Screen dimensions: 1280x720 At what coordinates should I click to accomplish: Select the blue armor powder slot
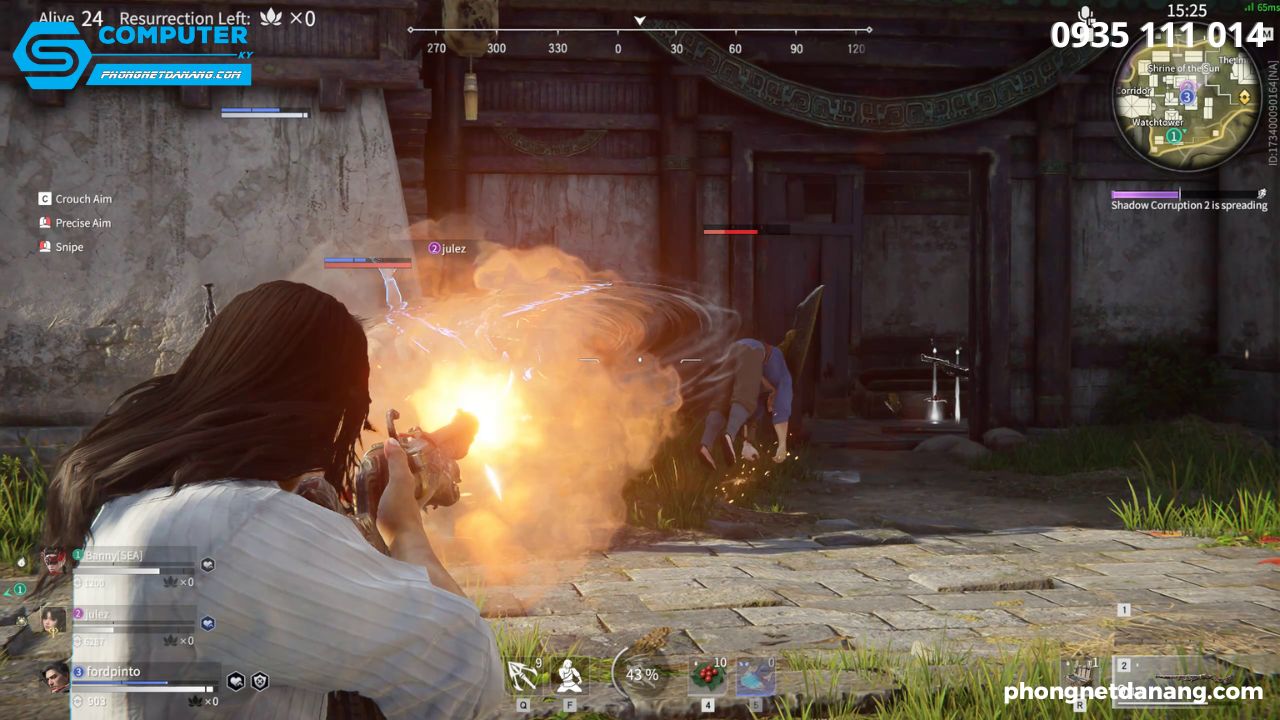(x=755, y=676)
